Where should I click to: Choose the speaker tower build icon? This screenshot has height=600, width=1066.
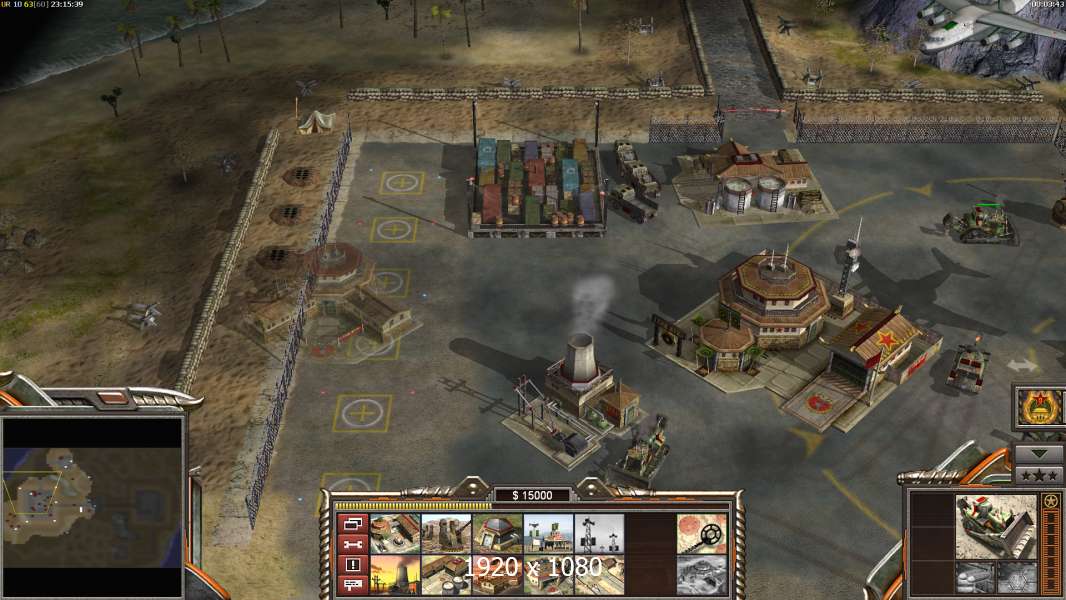pos(599,534)
